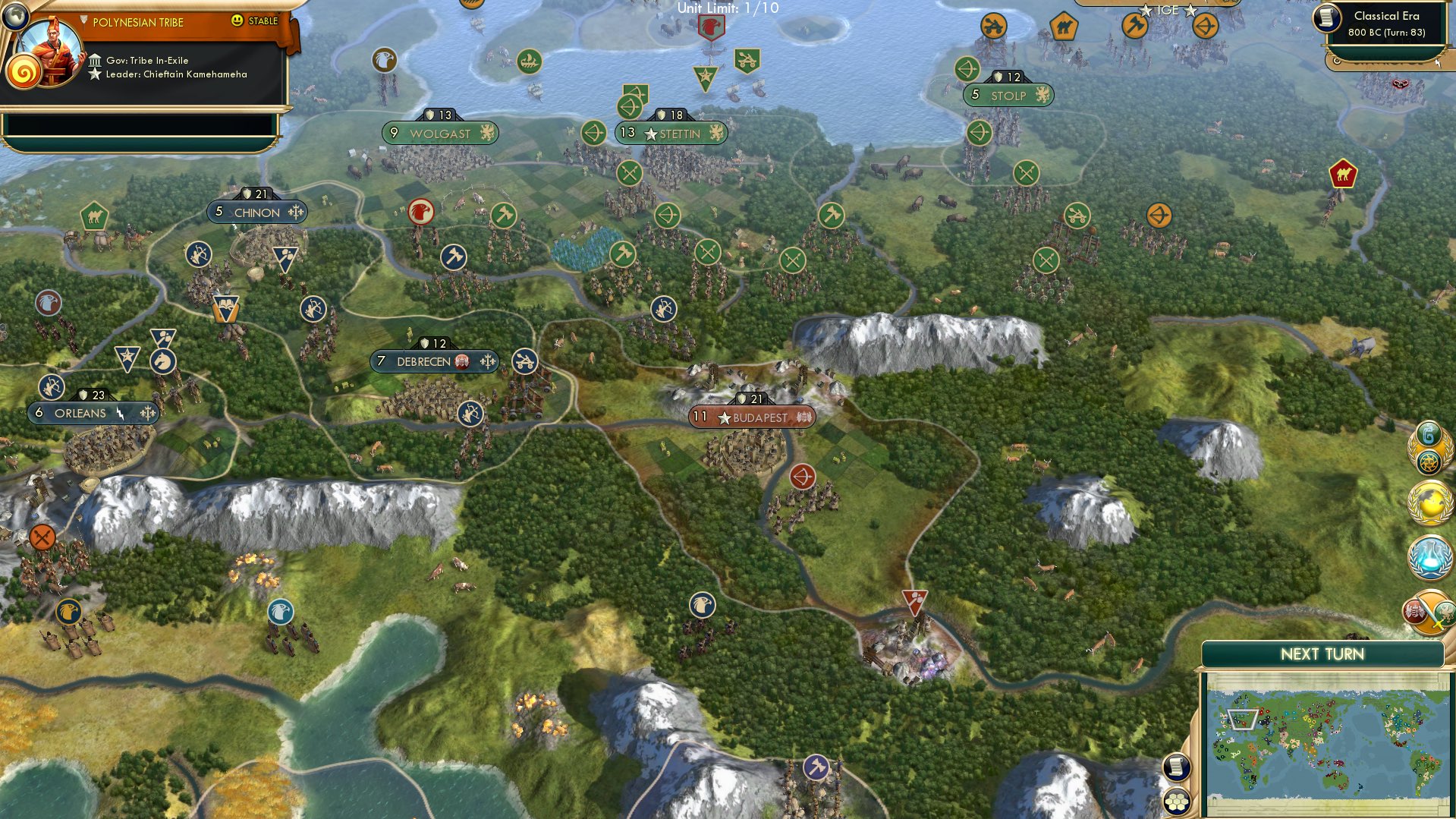Toggle strategic view with the hexagon icon
The image size is (1456, 819).
1177,799
